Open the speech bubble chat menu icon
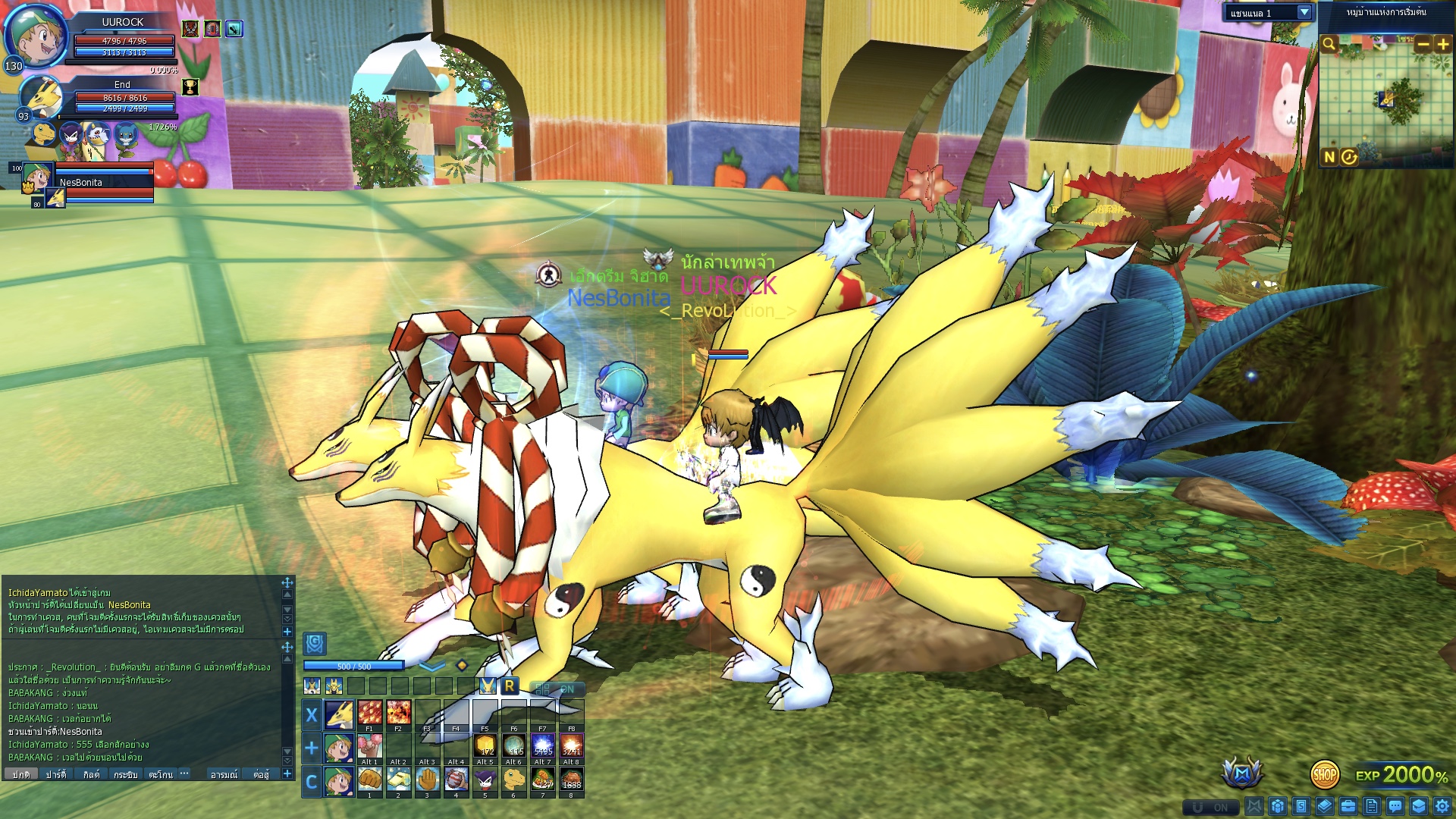The height and width of the screenshot is (819, 1456). point(1395,806)
